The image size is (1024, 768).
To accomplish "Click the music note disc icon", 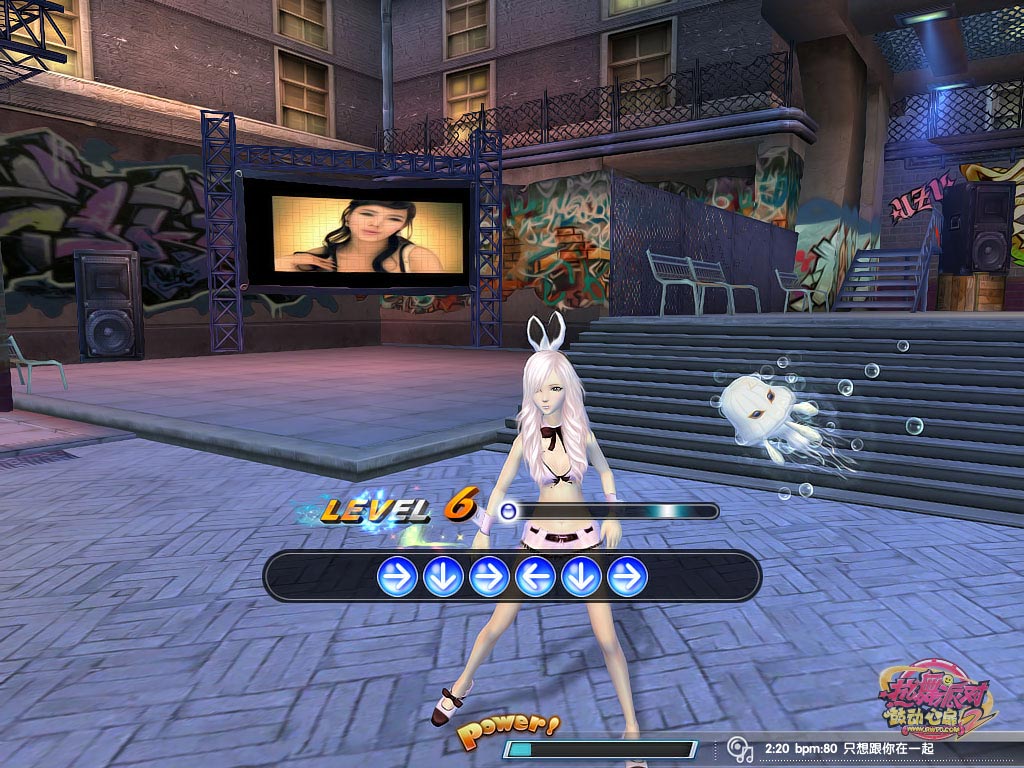I will coord(740,749).
